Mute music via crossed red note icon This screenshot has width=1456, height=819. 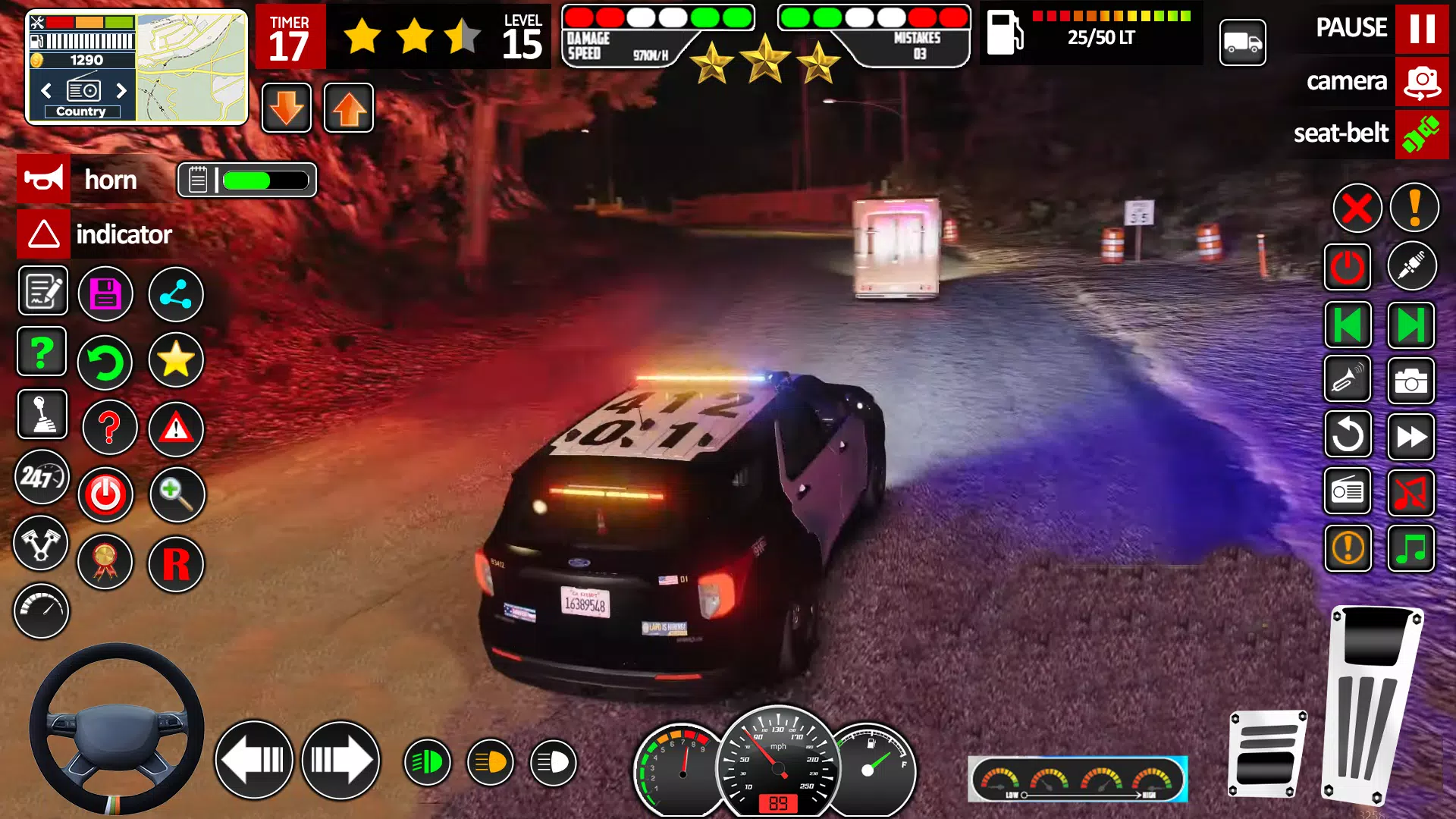tap(1412, 491)
